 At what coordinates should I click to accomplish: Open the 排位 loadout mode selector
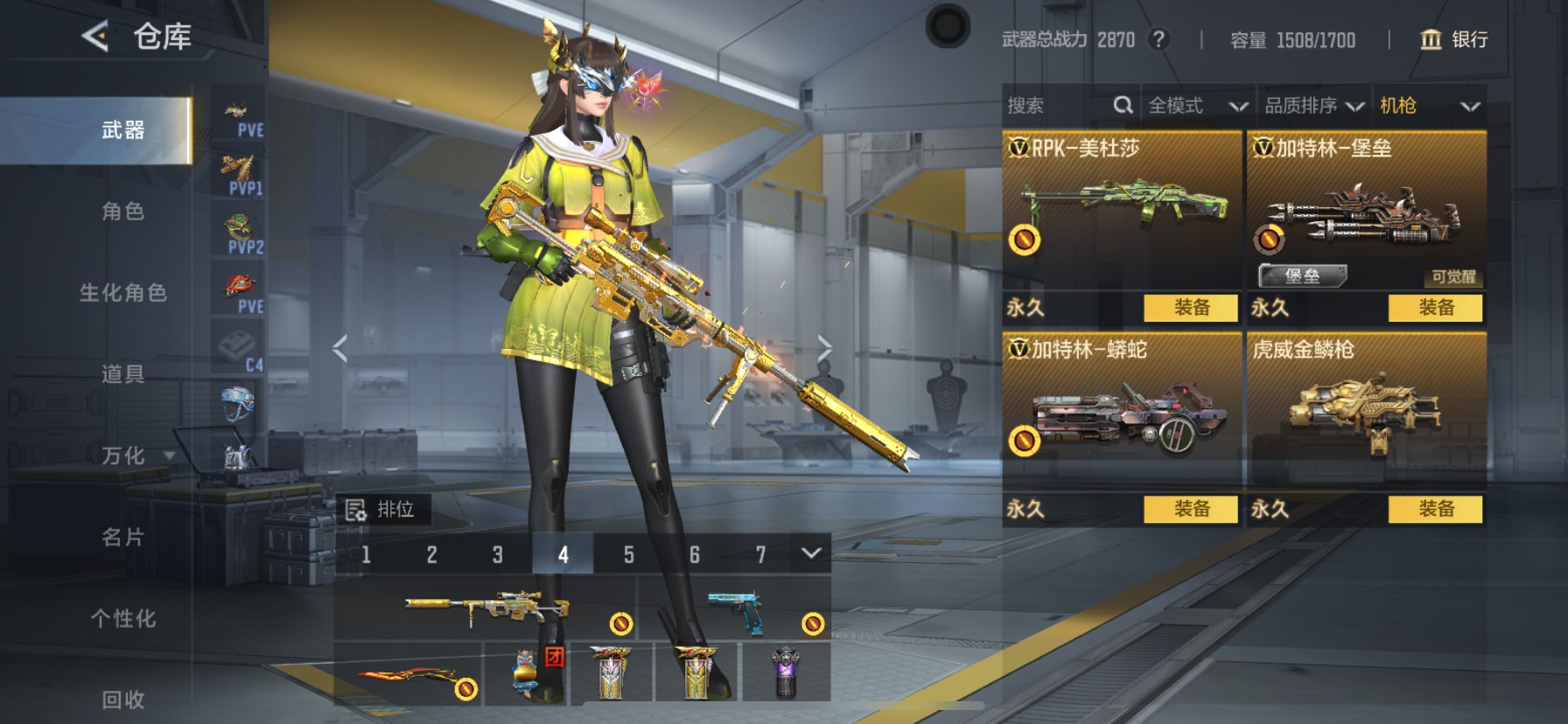(x=383, y=510)
